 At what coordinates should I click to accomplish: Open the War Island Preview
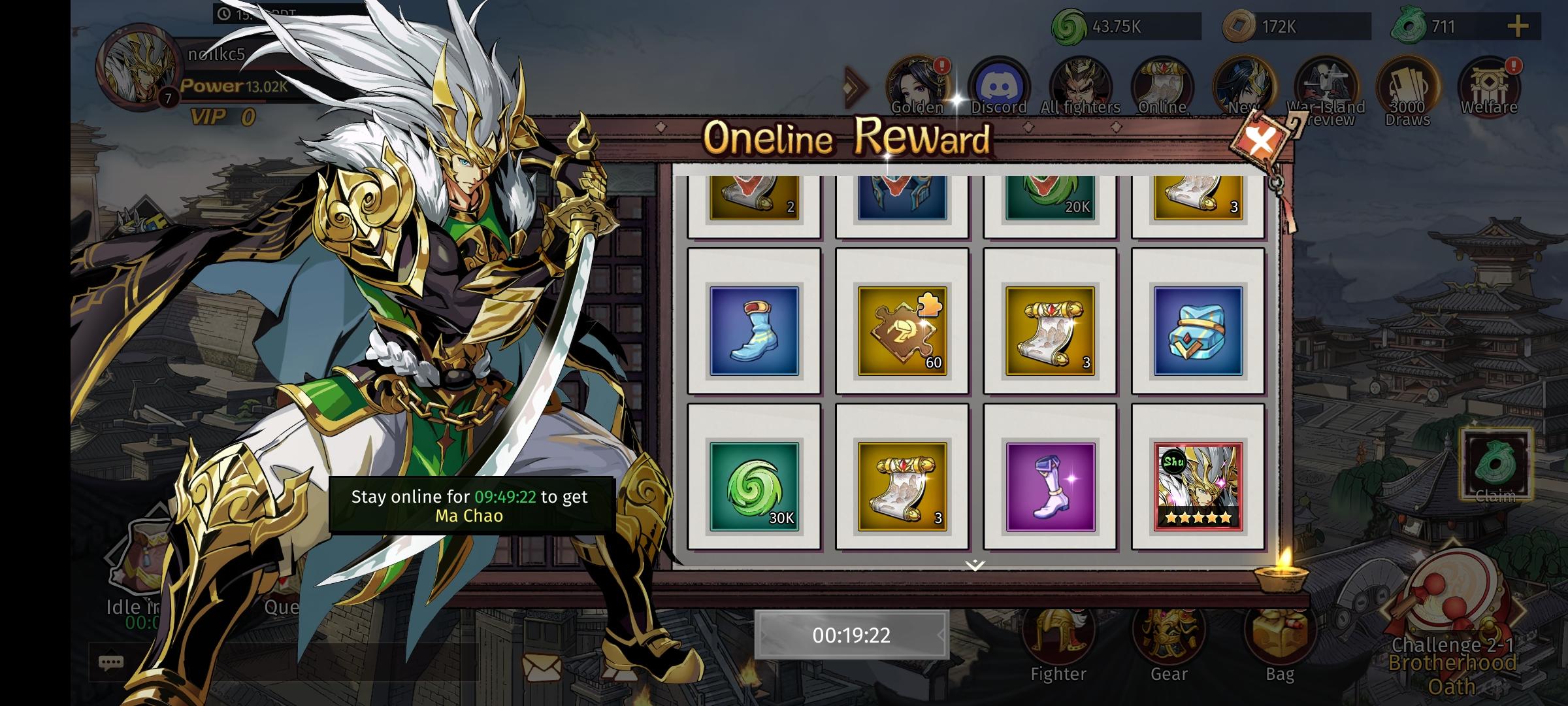pyautogui.click(x=1326, y=84)
